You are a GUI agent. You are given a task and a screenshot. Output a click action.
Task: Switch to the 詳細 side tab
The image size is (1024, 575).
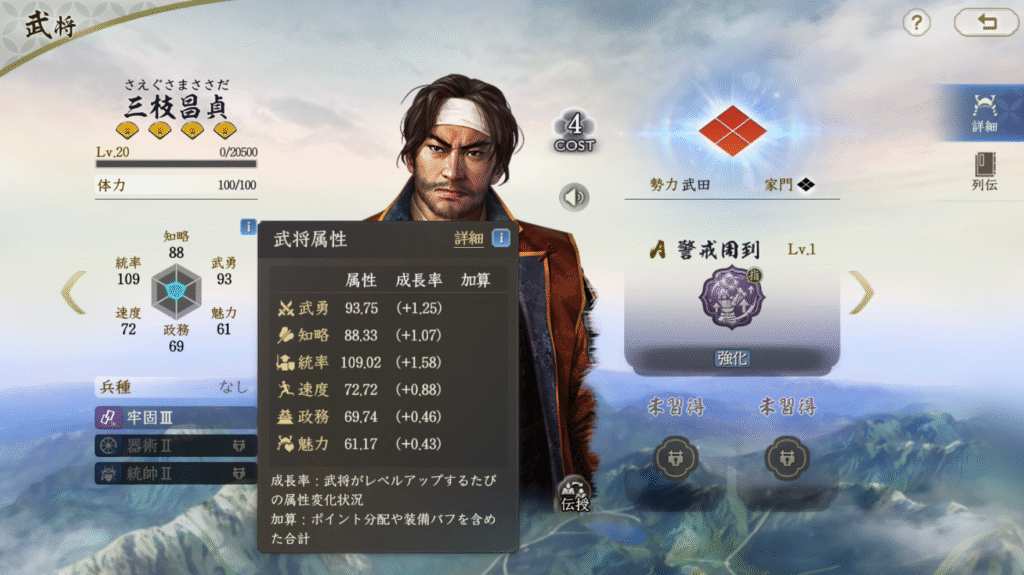(x=984, y=112)
